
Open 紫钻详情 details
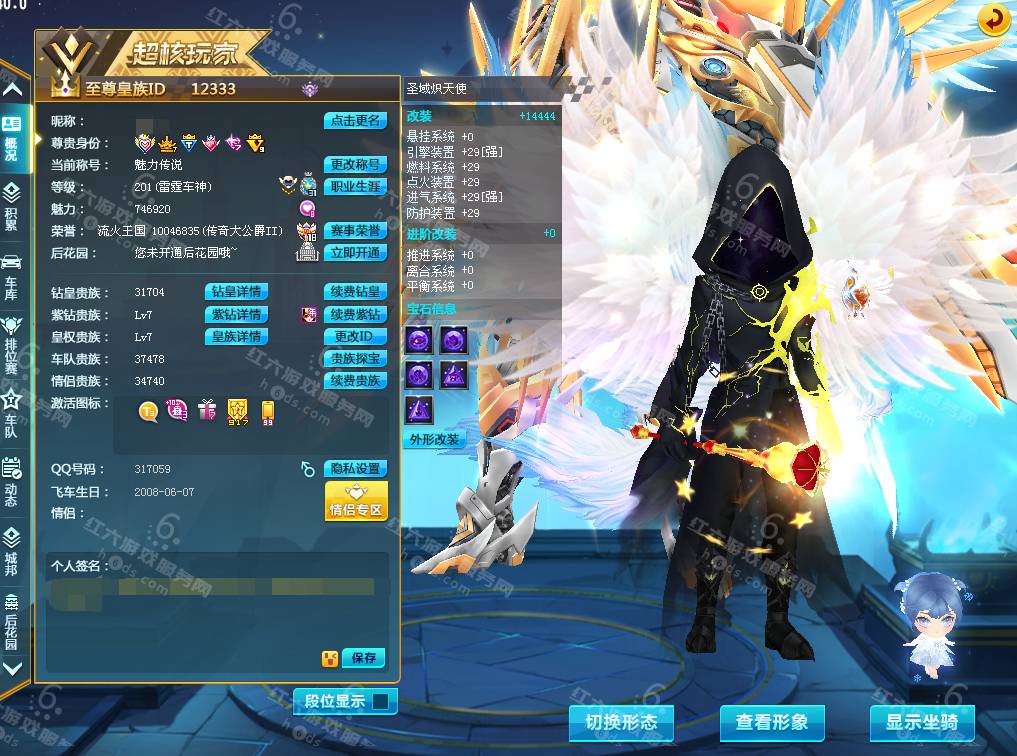(236, 315)
